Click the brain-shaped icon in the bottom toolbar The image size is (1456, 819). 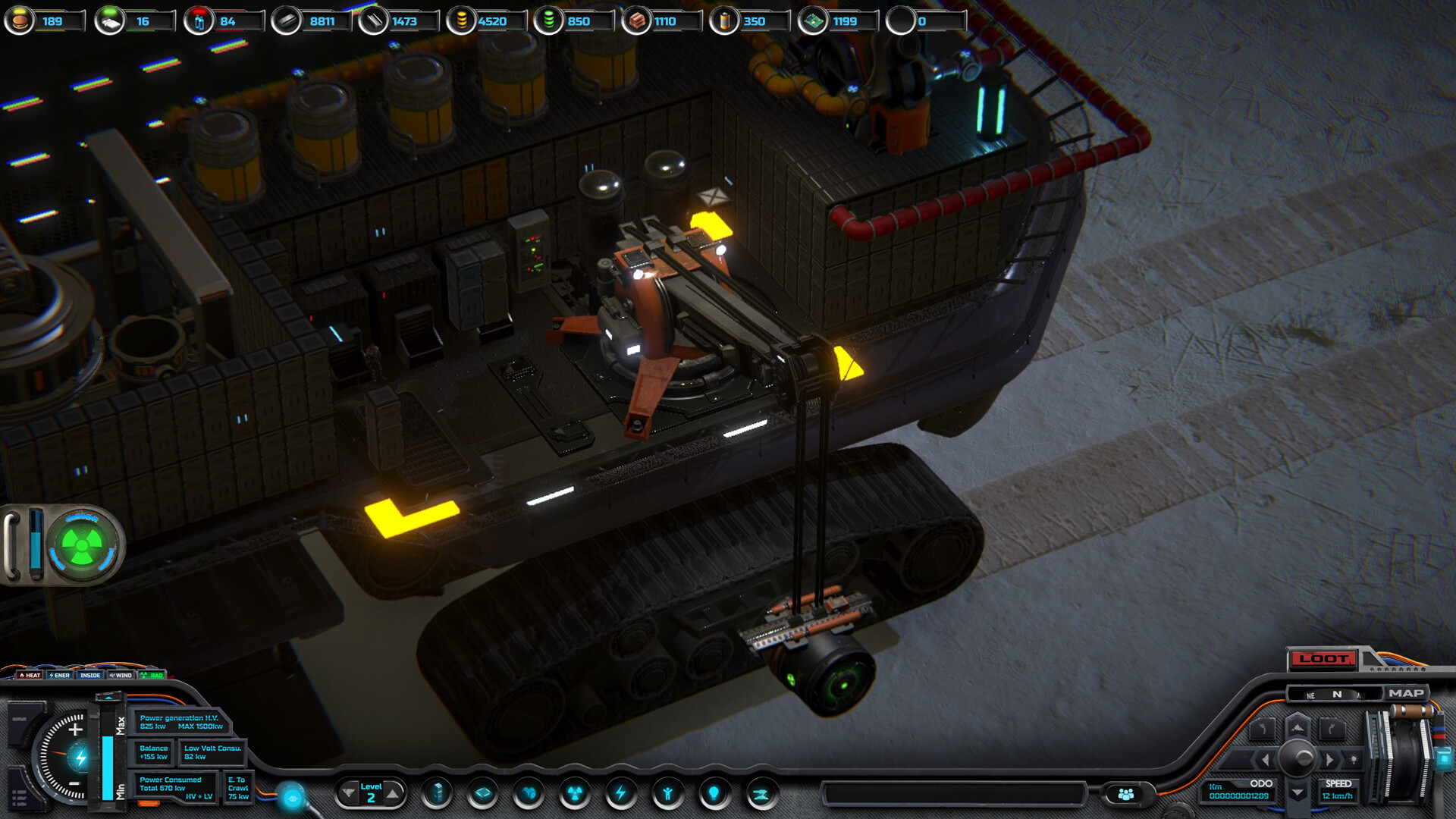pyautogui.click(x=529, y=794)
